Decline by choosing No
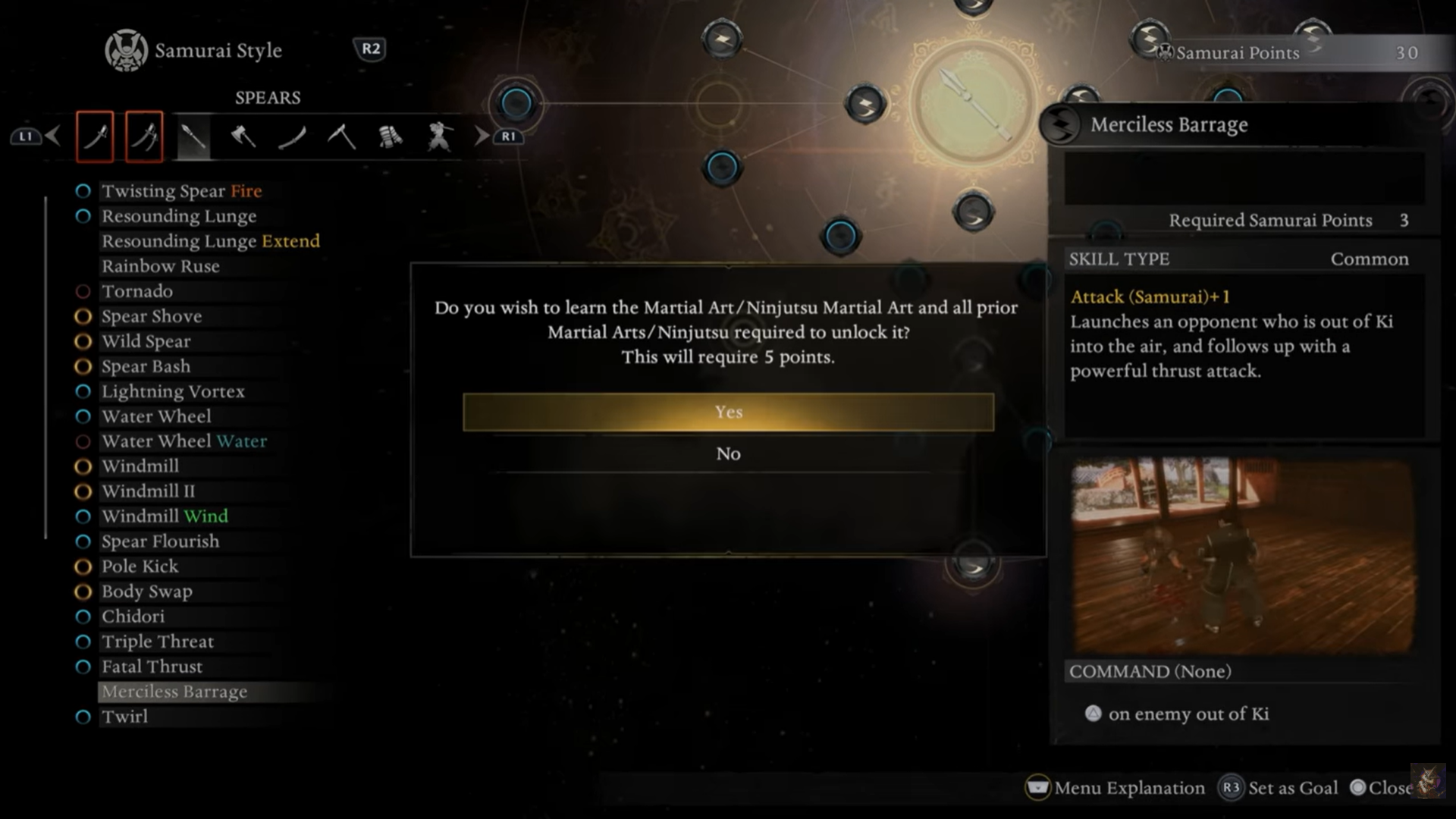Viewport: 1456px width, 819px height. 728,453
